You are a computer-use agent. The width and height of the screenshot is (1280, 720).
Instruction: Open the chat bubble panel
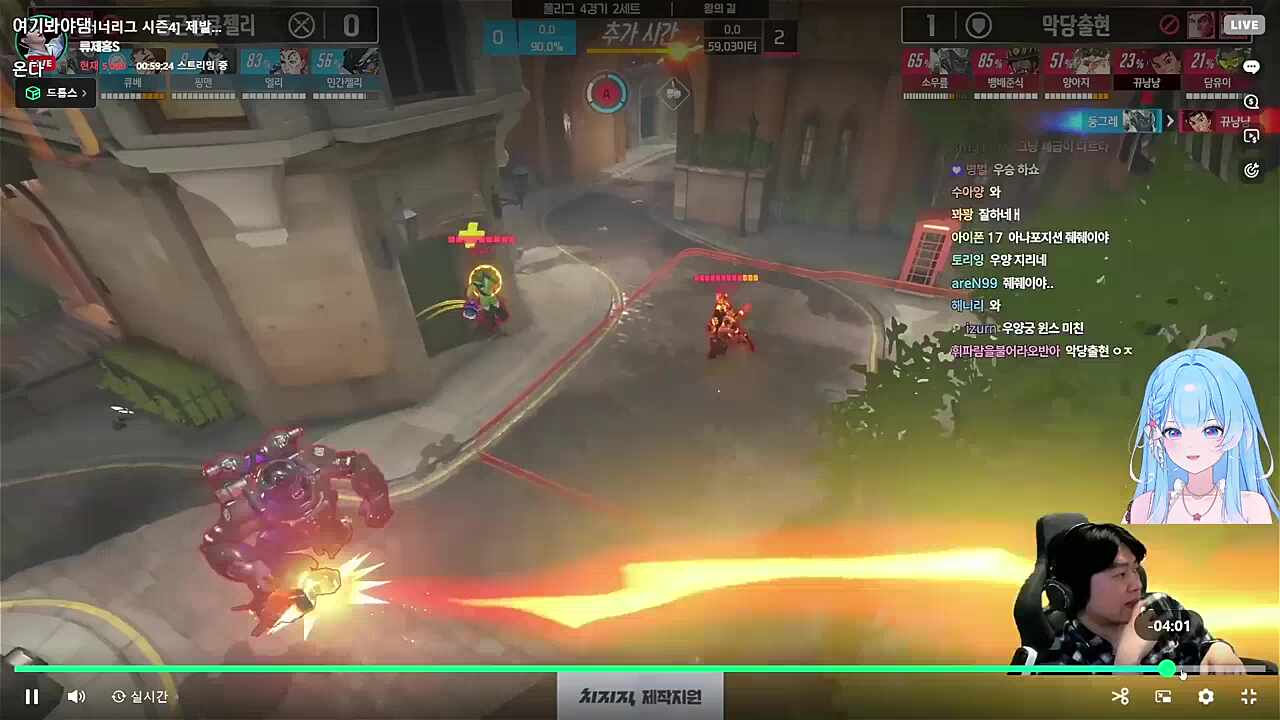click(x=1252, y=67)
